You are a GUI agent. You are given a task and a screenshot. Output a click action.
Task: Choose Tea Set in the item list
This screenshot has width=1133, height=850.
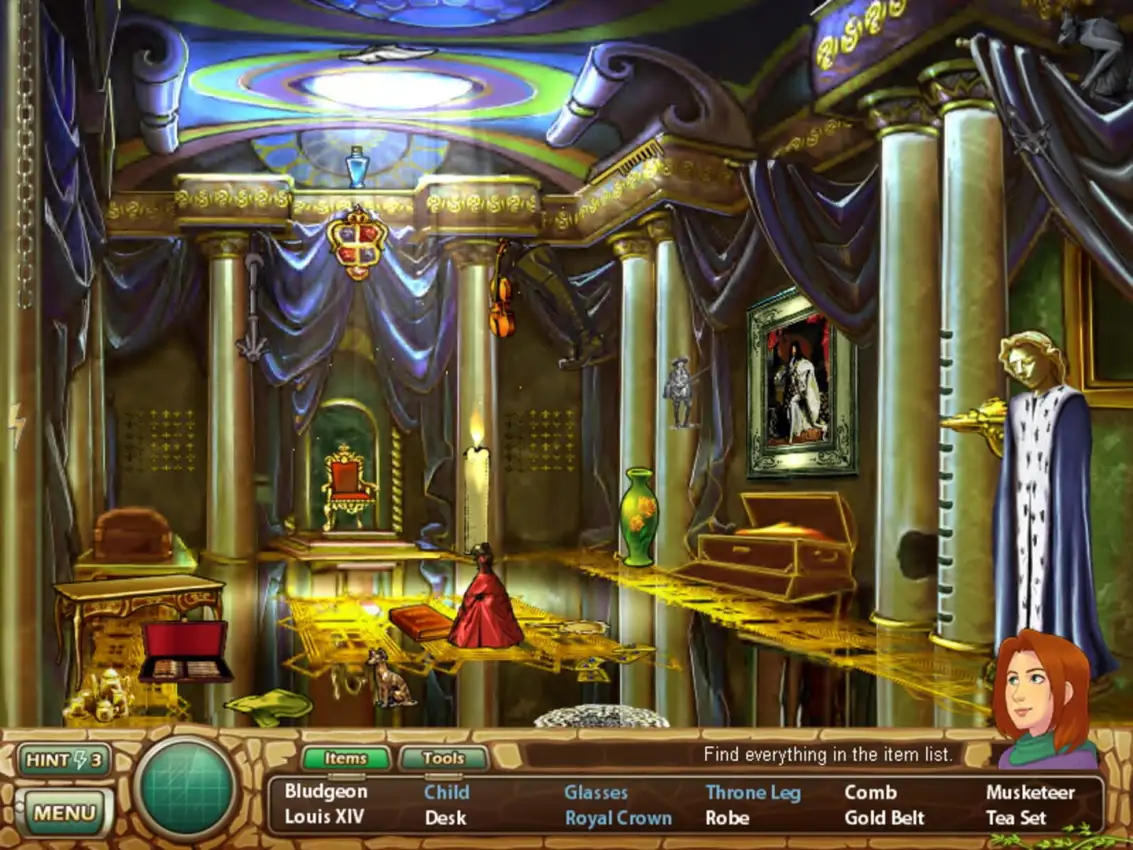tap(1016, 817)
